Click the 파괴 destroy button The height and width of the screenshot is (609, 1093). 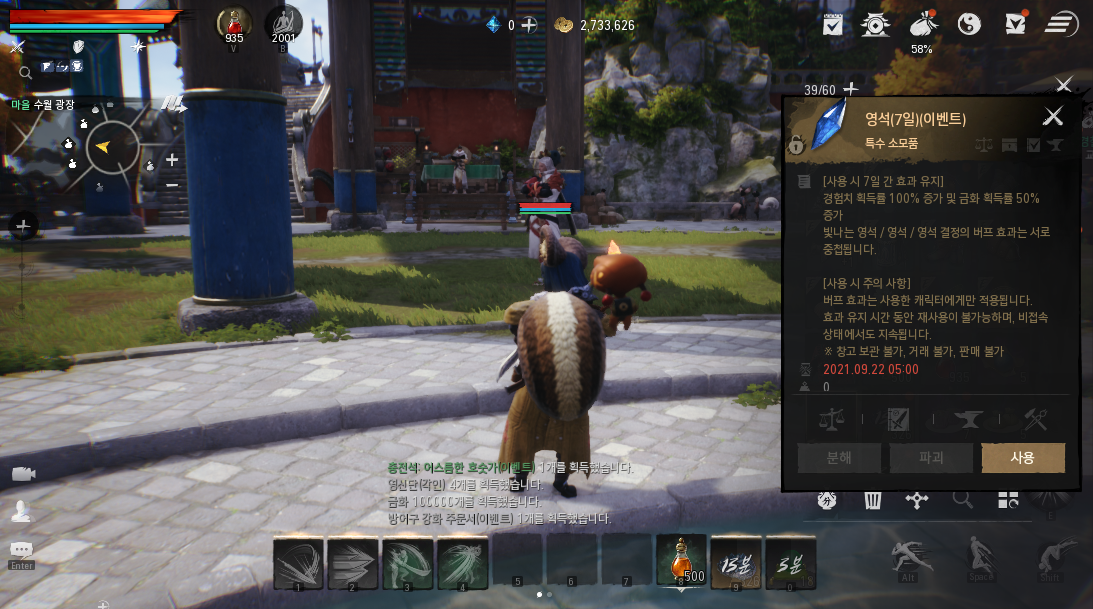(931, 458)
